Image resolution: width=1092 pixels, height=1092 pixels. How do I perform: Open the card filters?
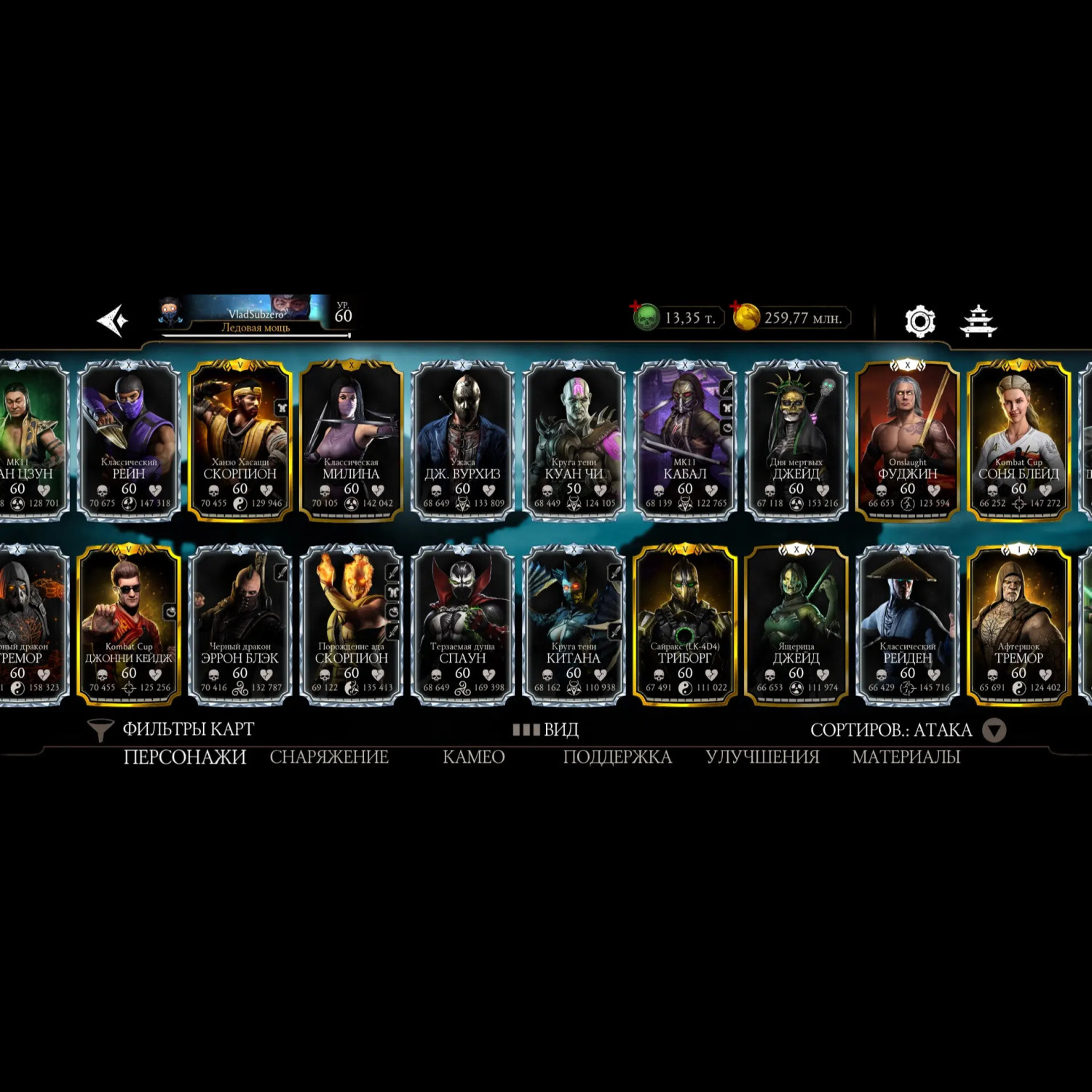(x=171, y=729)
